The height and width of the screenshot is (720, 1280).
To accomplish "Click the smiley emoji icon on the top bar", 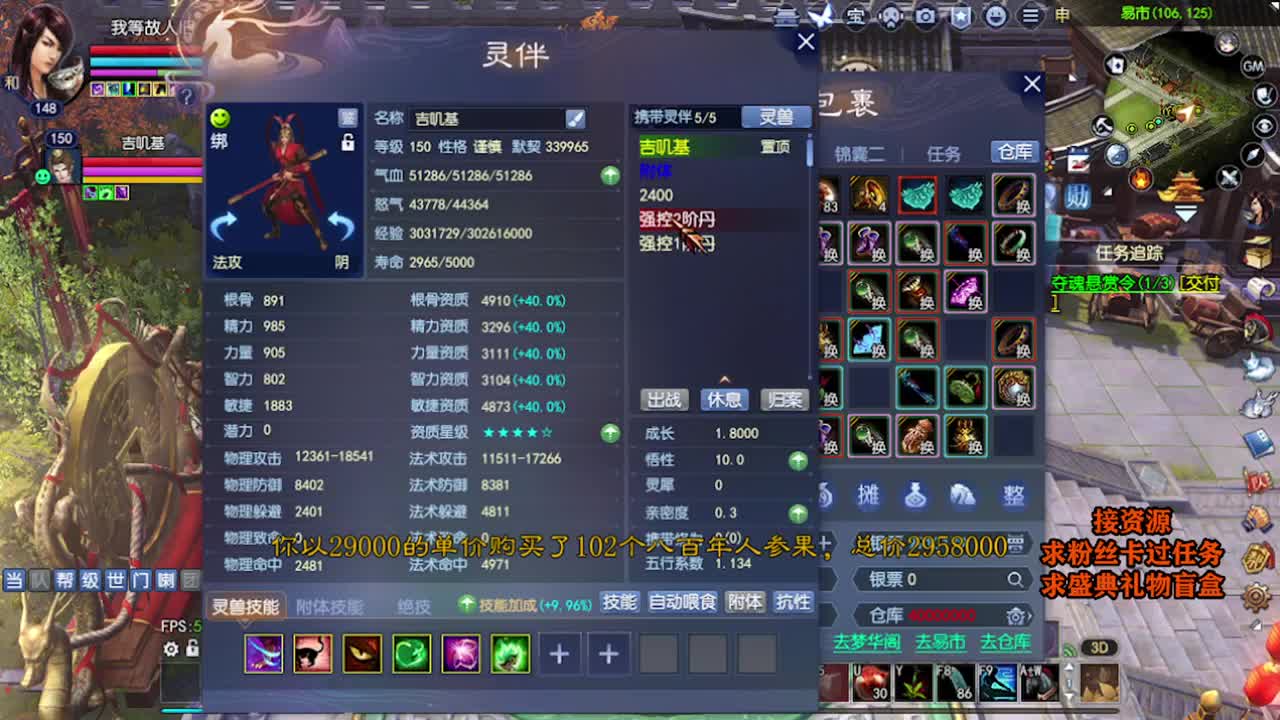I will coord(996,17).
